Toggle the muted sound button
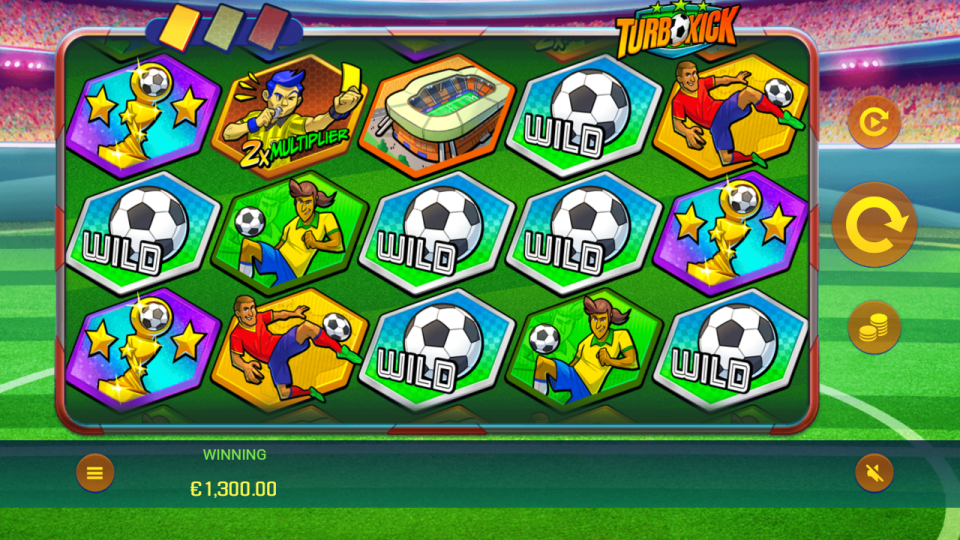Screen dimensions: 960x540 click(874, 473)
